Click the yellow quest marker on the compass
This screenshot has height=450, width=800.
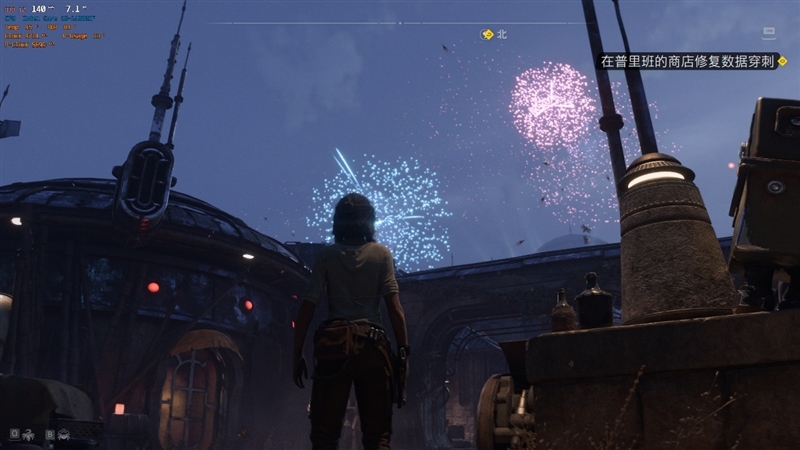(488, 34)
